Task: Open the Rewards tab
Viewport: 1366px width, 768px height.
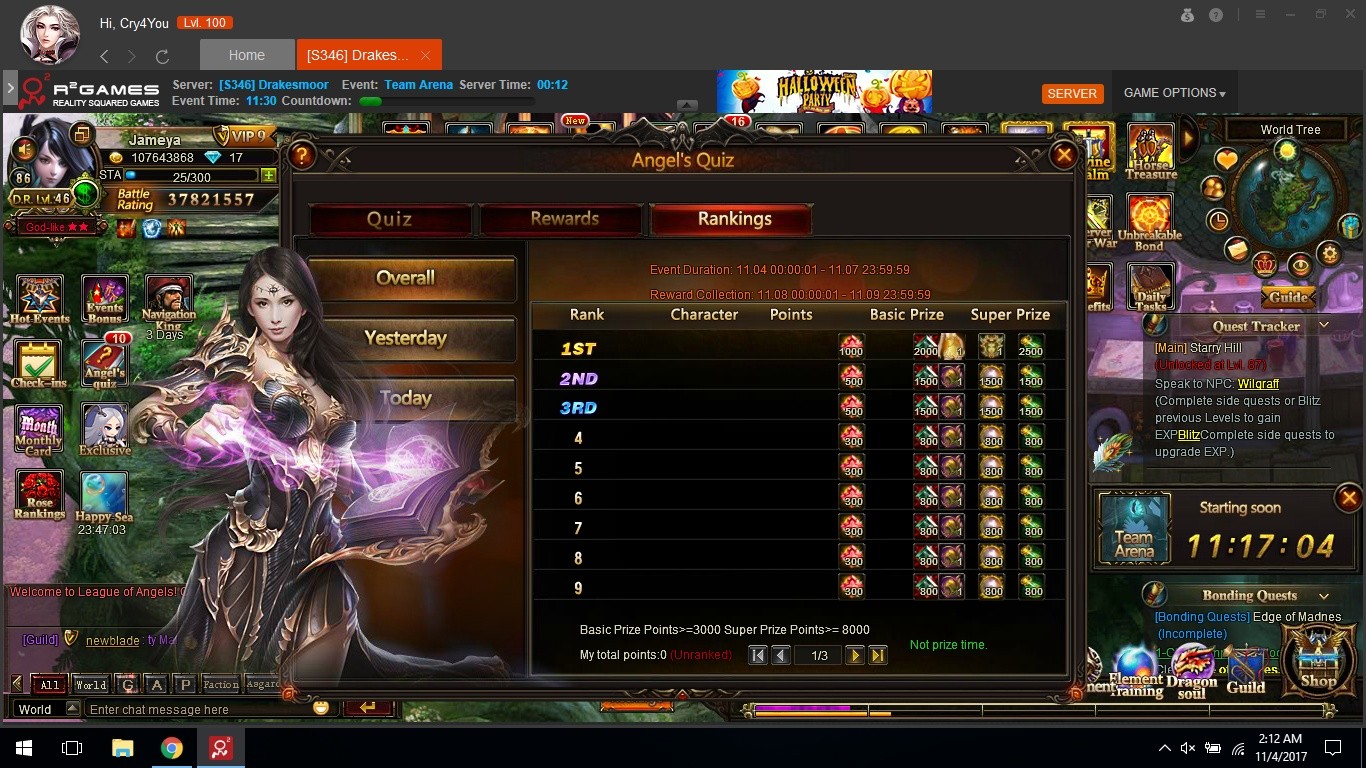Action: click(564, 219)
